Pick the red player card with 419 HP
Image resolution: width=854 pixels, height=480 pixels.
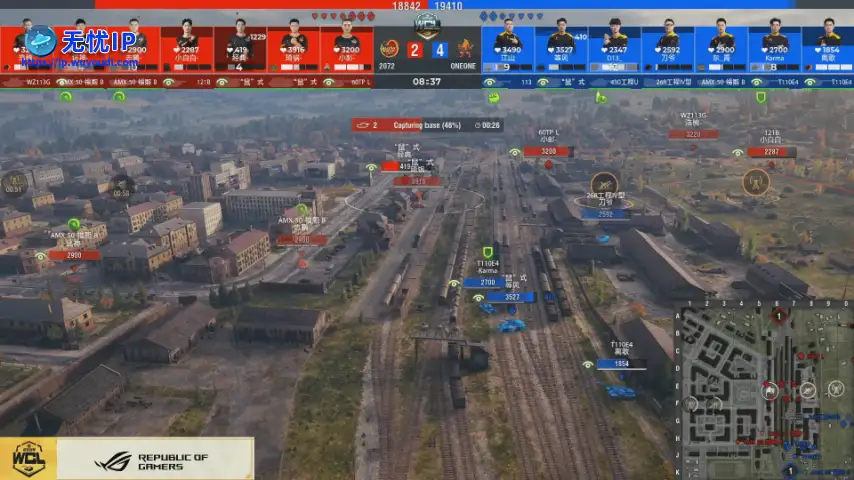[x=239, y=45]
